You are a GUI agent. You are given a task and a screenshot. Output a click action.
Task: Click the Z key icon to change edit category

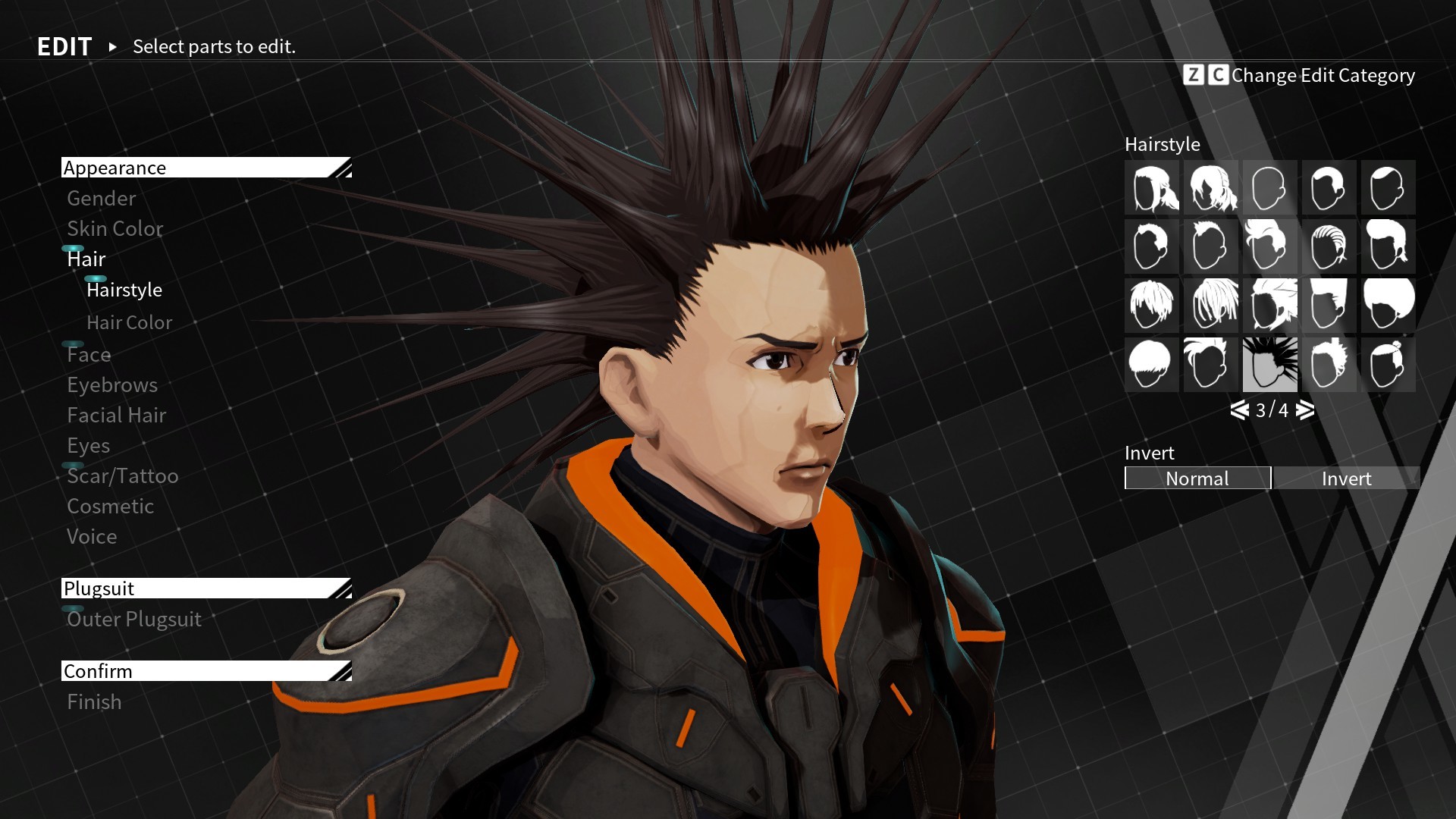1194,75
